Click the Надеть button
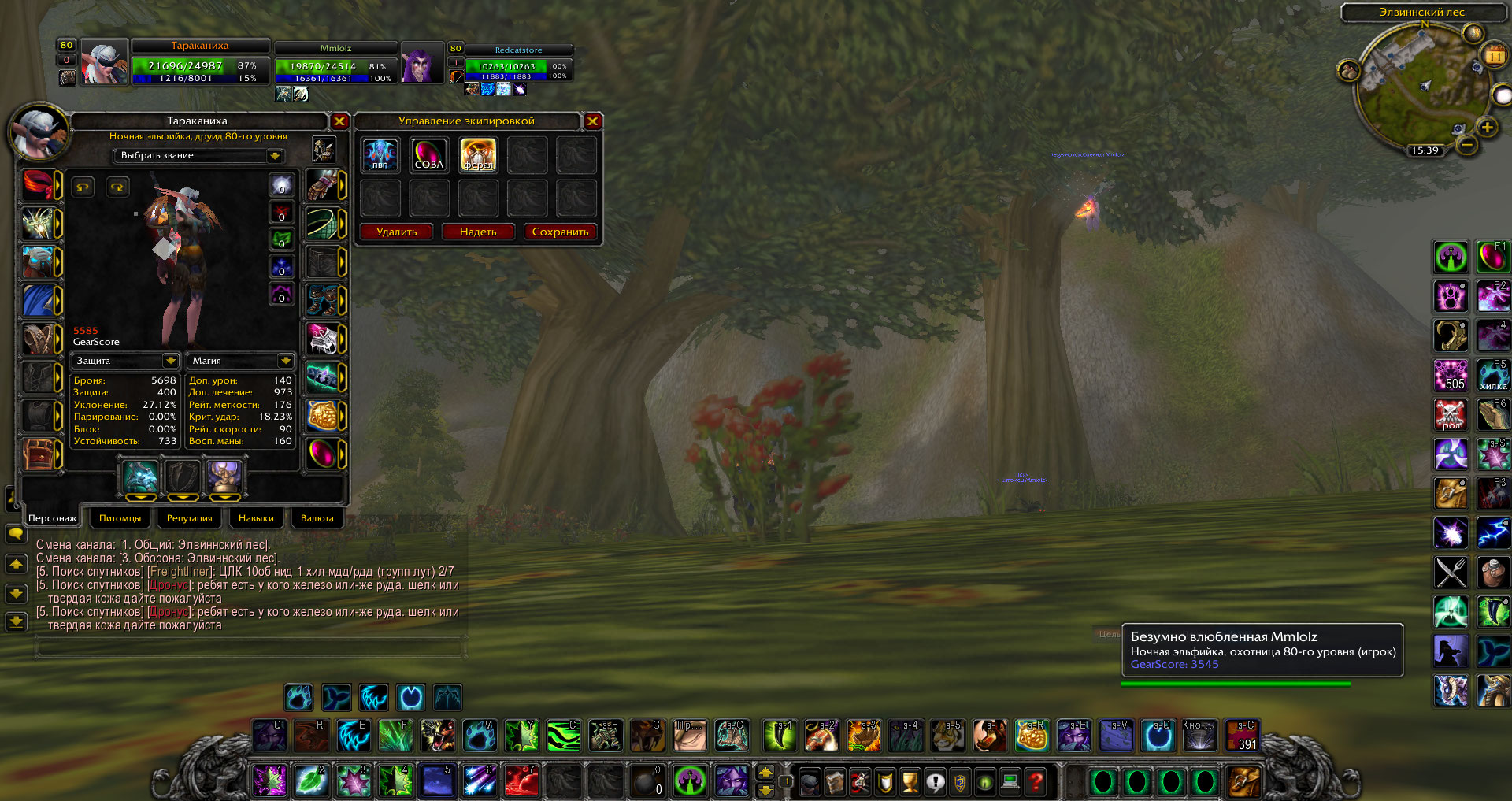 click(478, 232)
